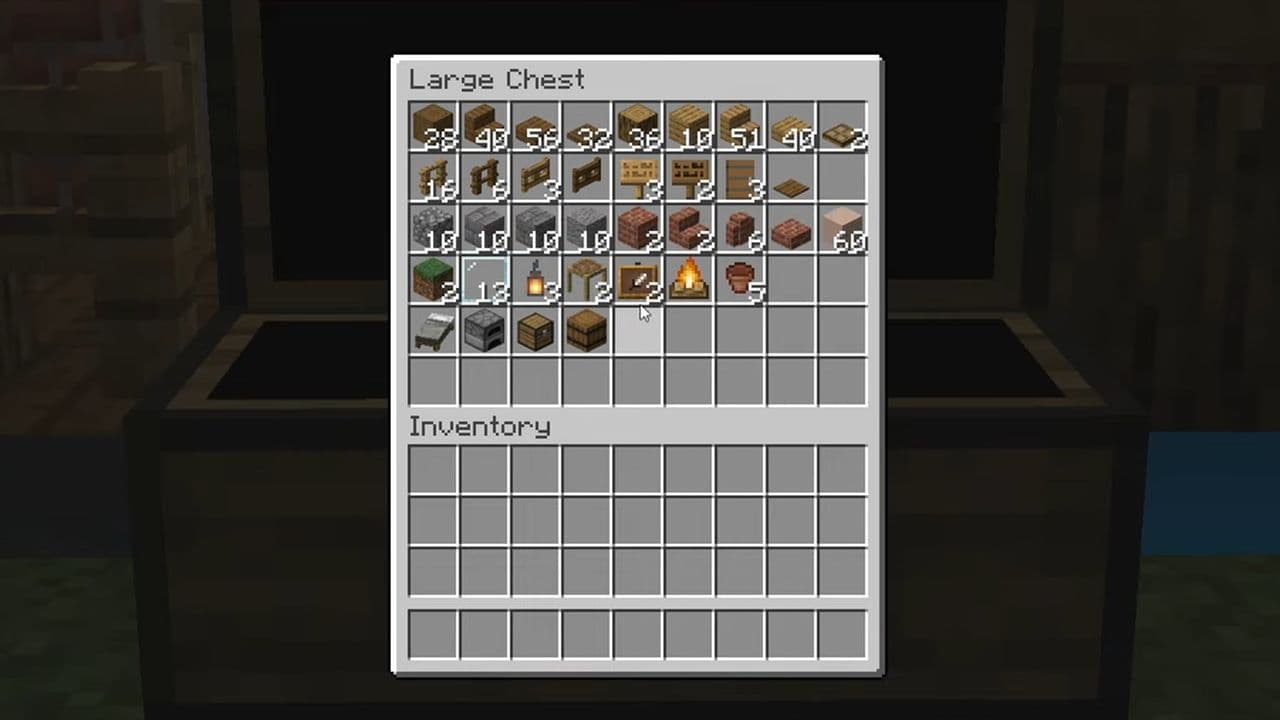This screenshot has height=720, width=1280.
Task: Pick up the lighter sign stack of 3
Action: 637,178
